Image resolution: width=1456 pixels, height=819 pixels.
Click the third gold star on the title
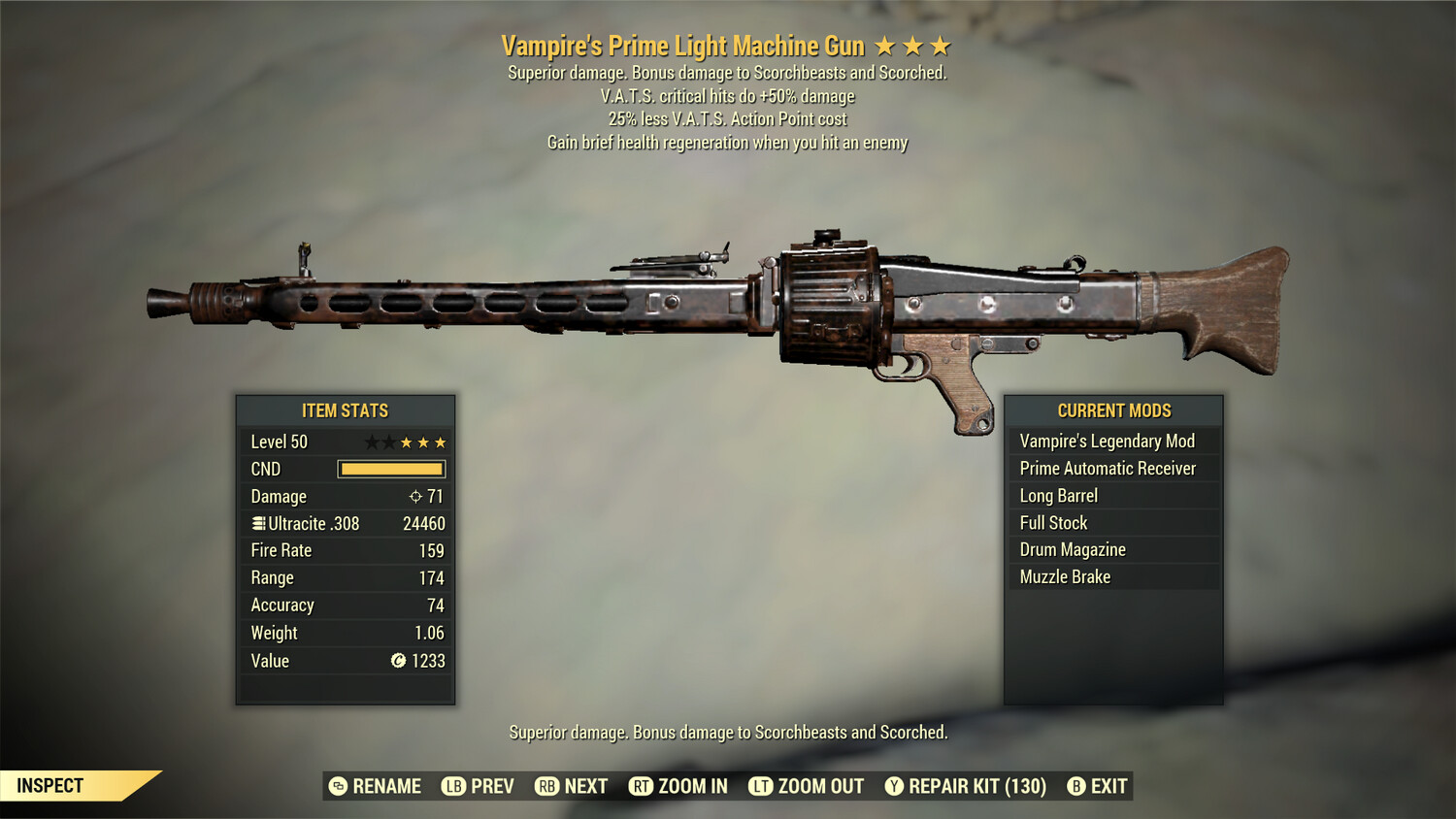tap(942, 45)
